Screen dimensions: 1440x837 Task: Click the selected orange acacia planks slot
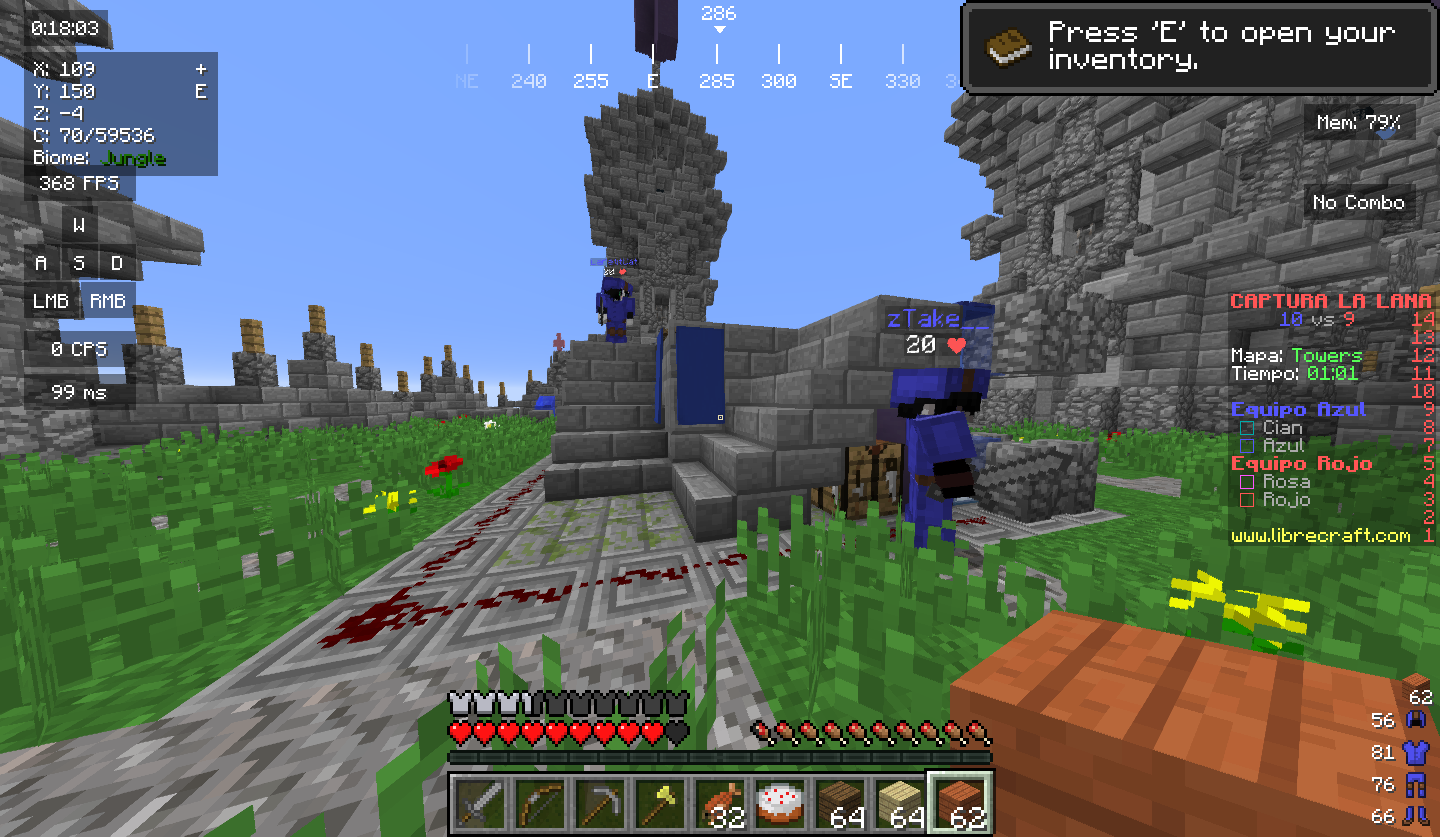point(960,803)
